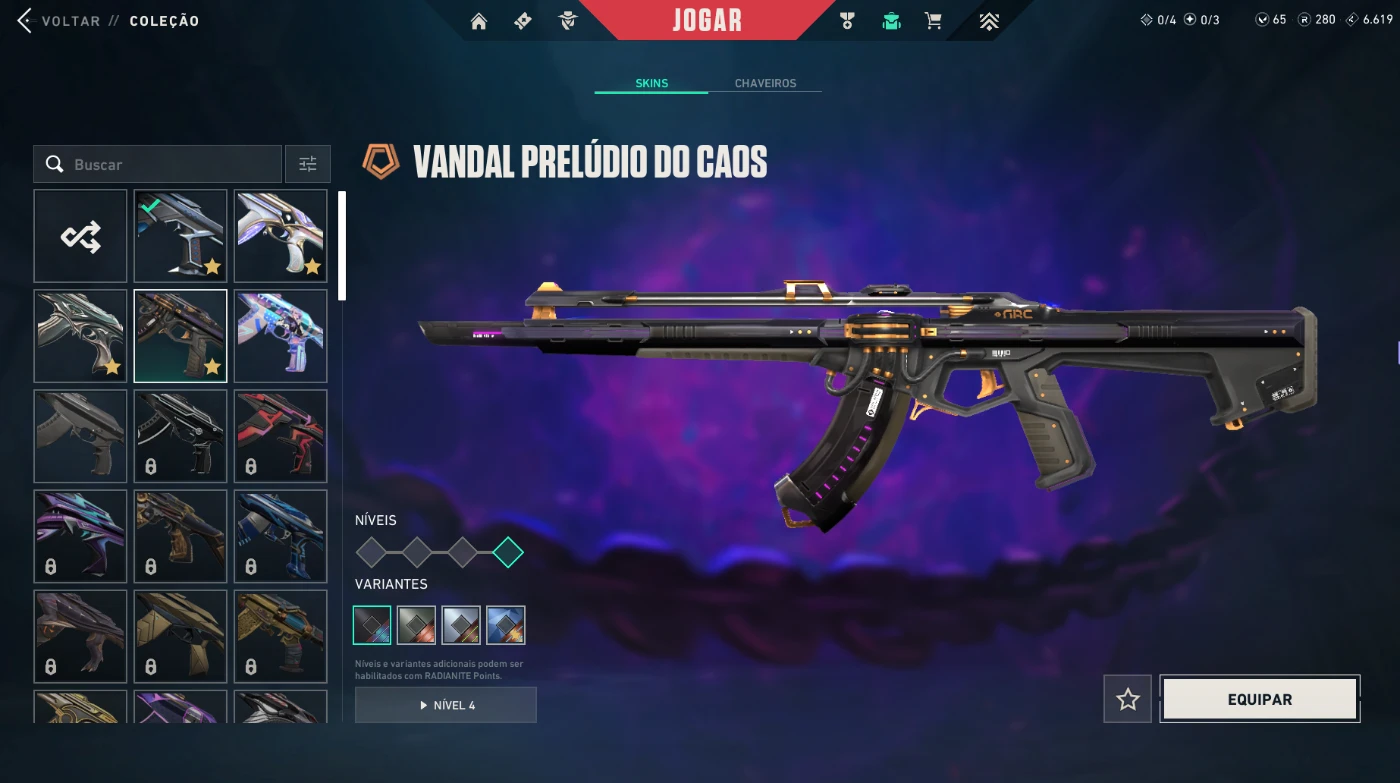The width and height of the screenshot is (1400, 783).
Task: Click the red JOGAR button
Action: coord(707,20)
